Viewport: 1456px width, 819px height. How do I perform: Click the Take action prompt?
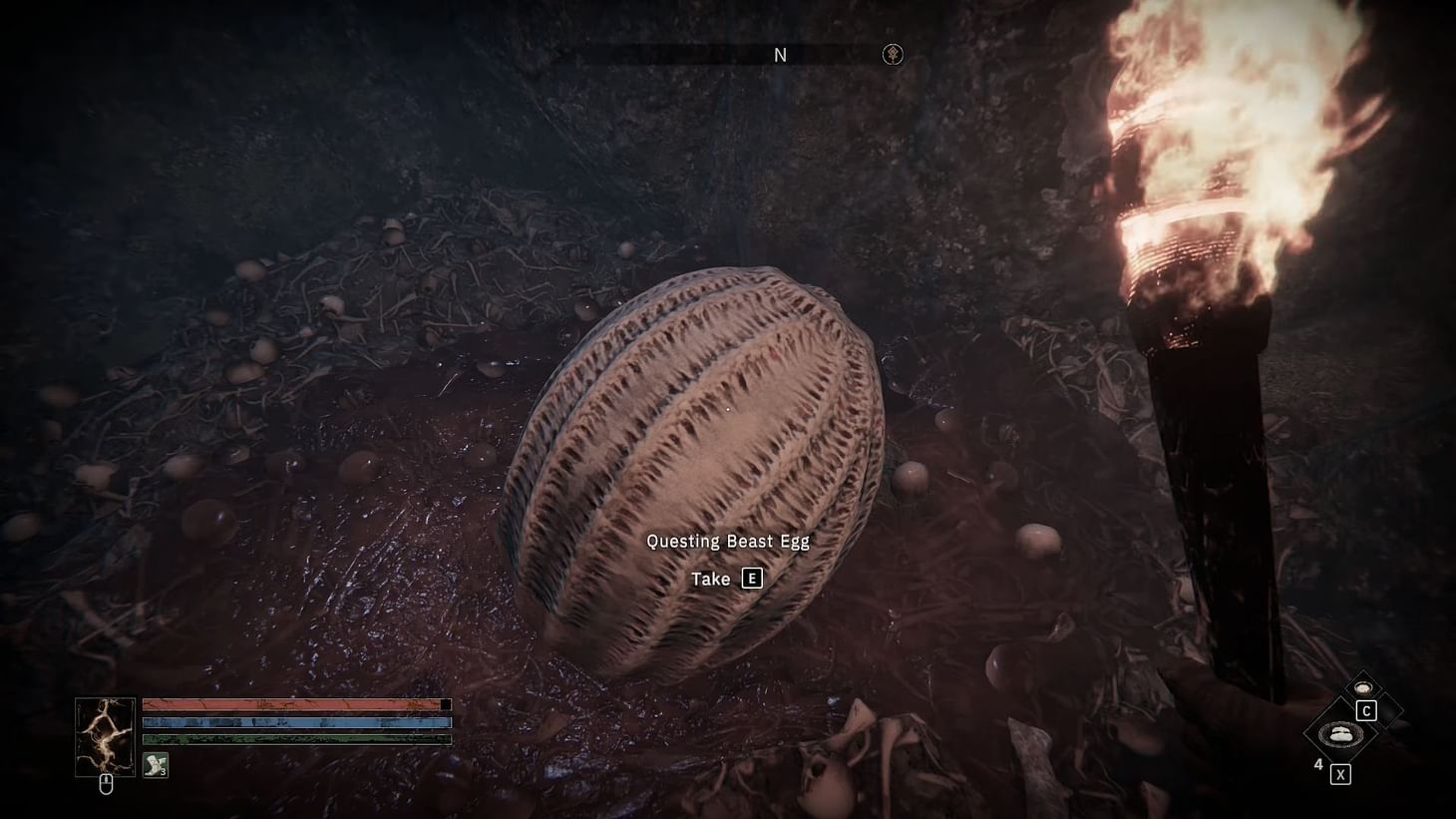click(713, 578)
